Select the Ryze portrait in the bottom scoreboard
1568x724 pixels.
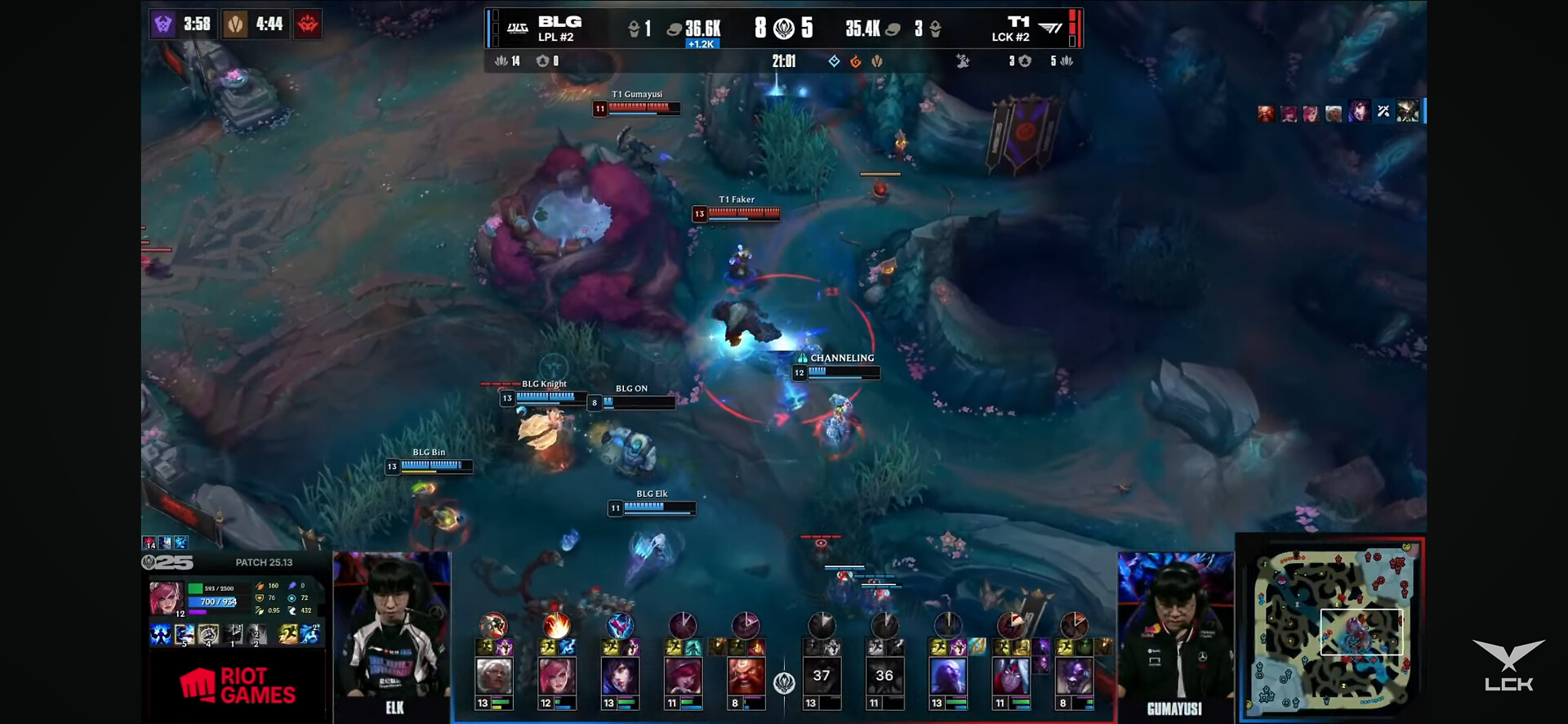click(948, 677)
